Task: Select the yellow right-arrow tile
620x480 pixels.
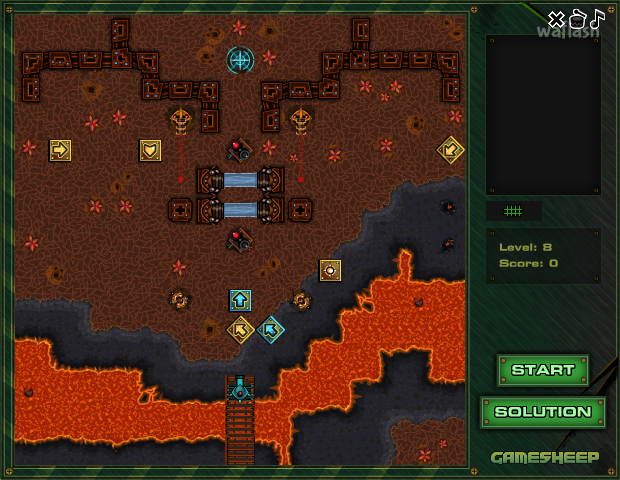Action: click(x=60, y=150)
